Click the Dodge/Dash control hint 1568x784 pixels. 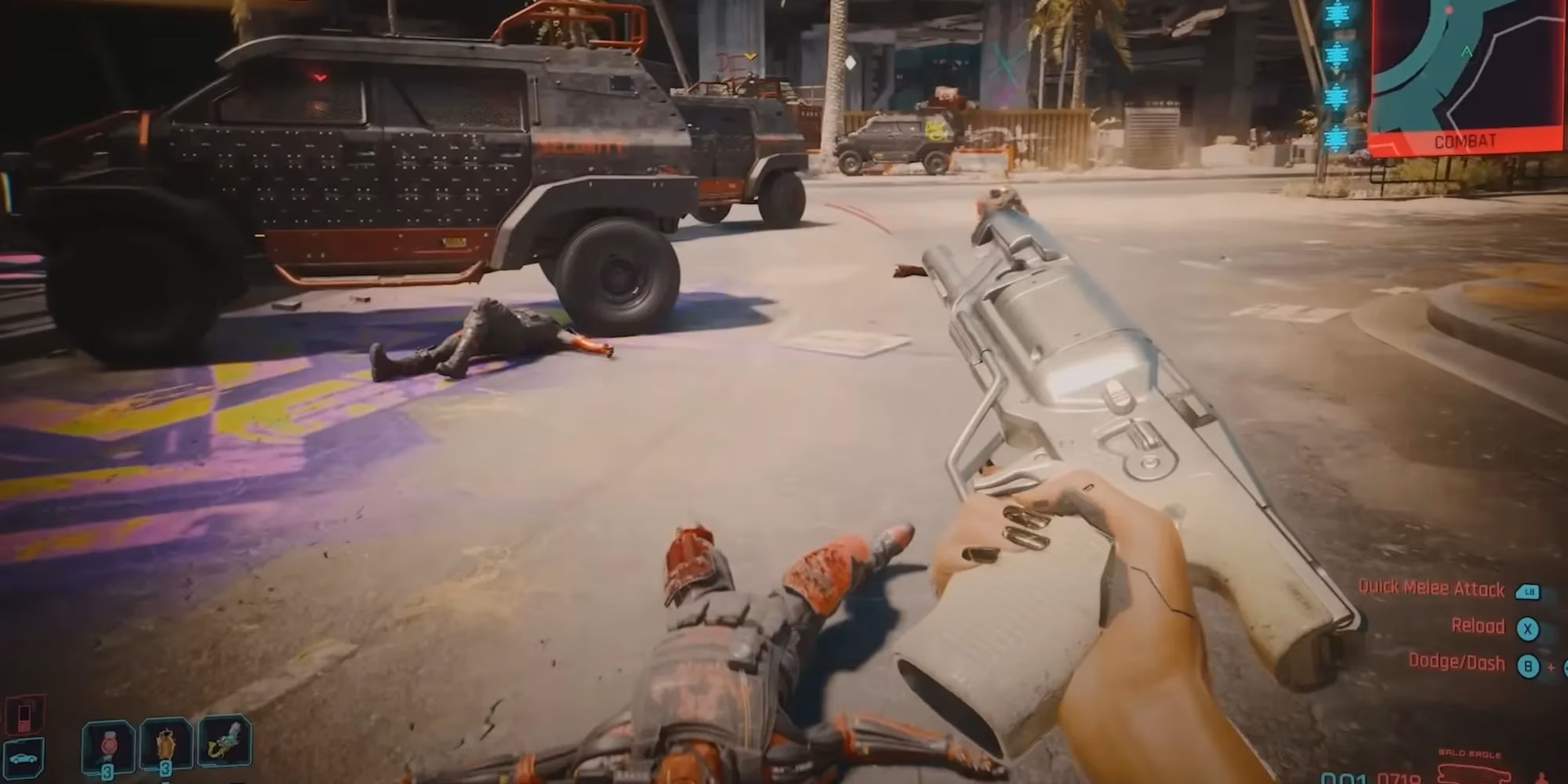(x=1458, y=662)
